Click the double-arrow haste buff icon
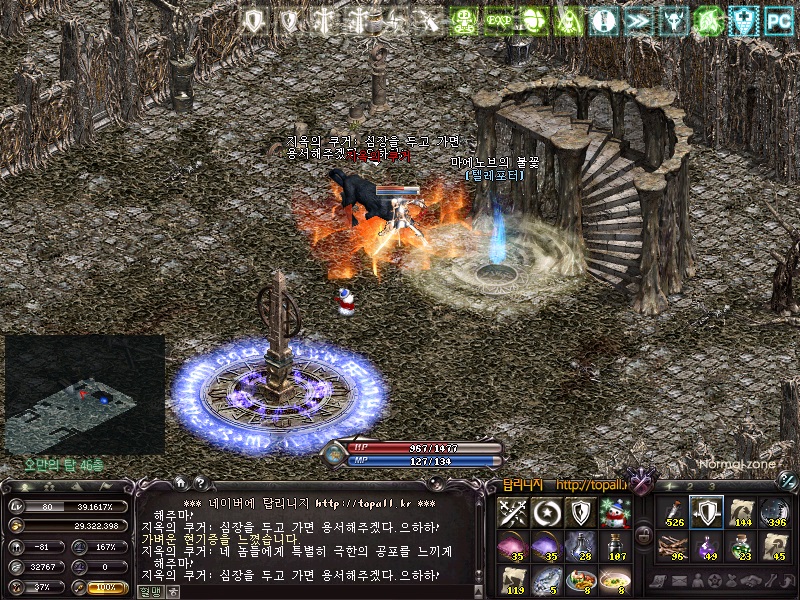The image size is (800, 600). [x=637, y=20]
